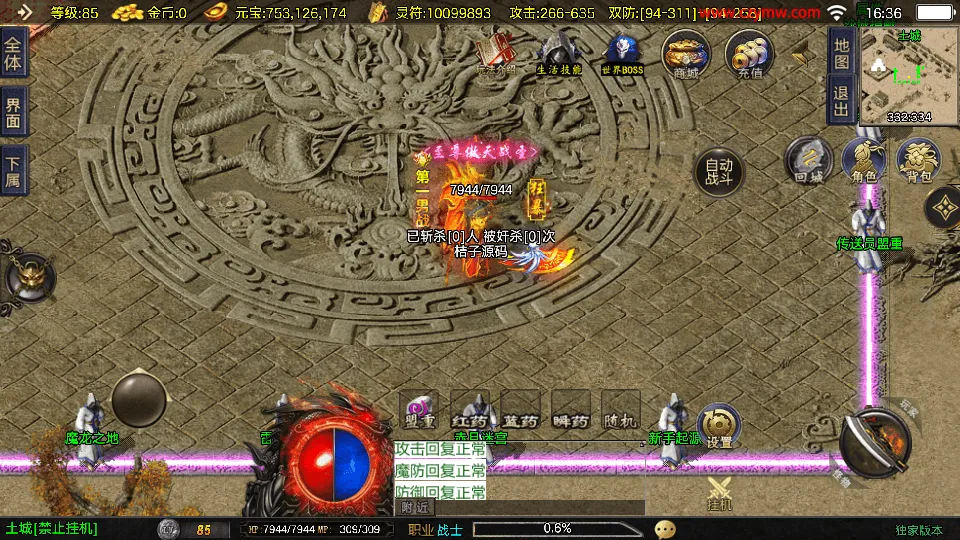Open the 角色 character sheet
This screenshot has width=960, height=540.
864,161
